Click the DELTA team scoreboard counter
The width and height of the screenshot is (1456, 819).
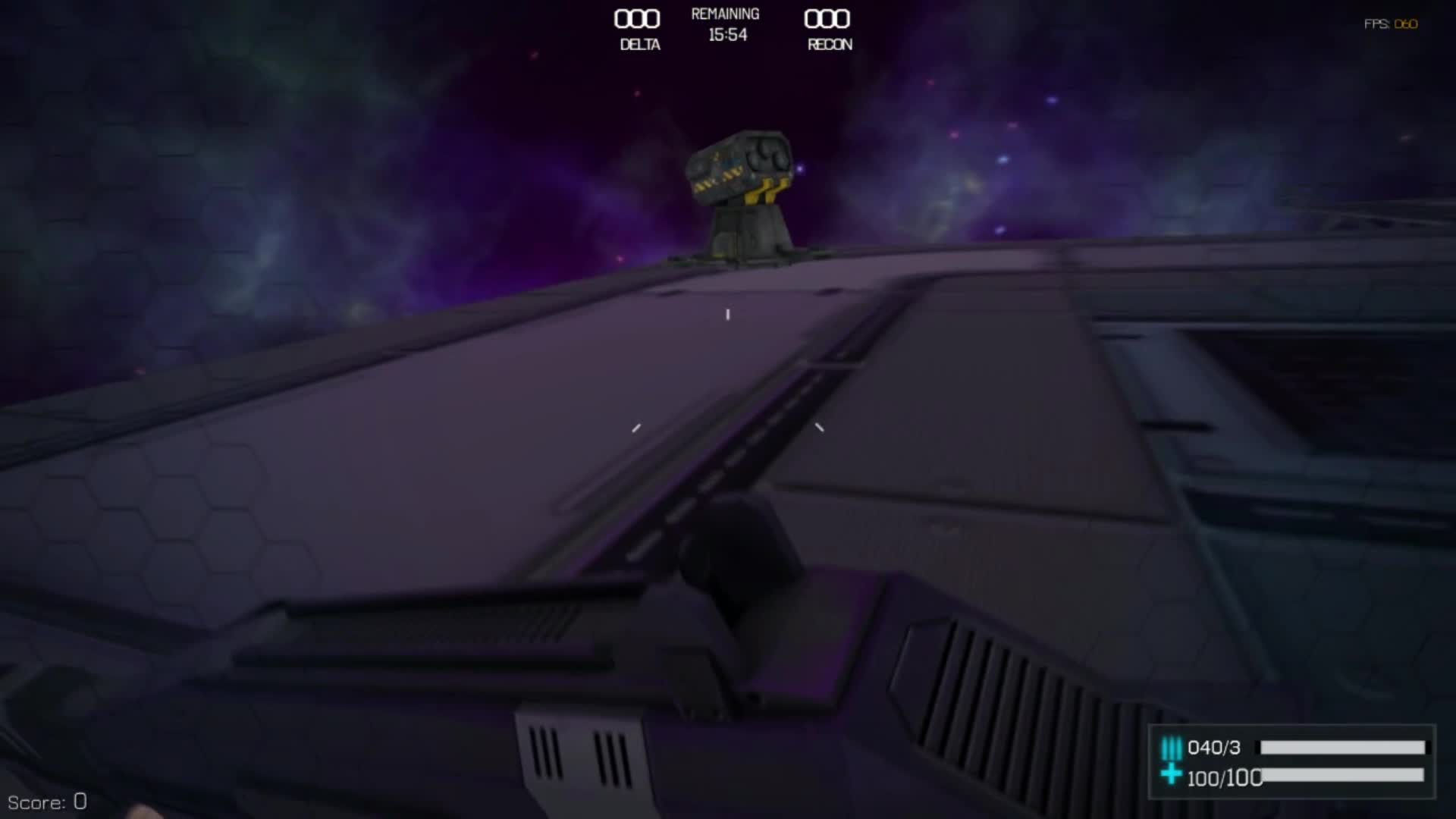coord(637,20)
